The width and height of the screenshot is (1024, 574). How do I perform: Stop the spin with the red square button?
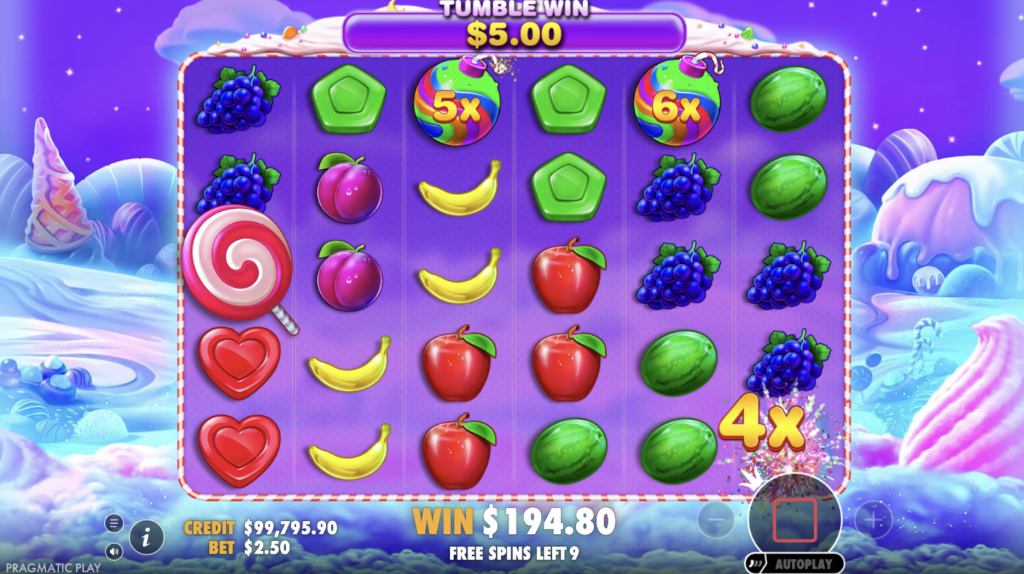pos(795,520)
